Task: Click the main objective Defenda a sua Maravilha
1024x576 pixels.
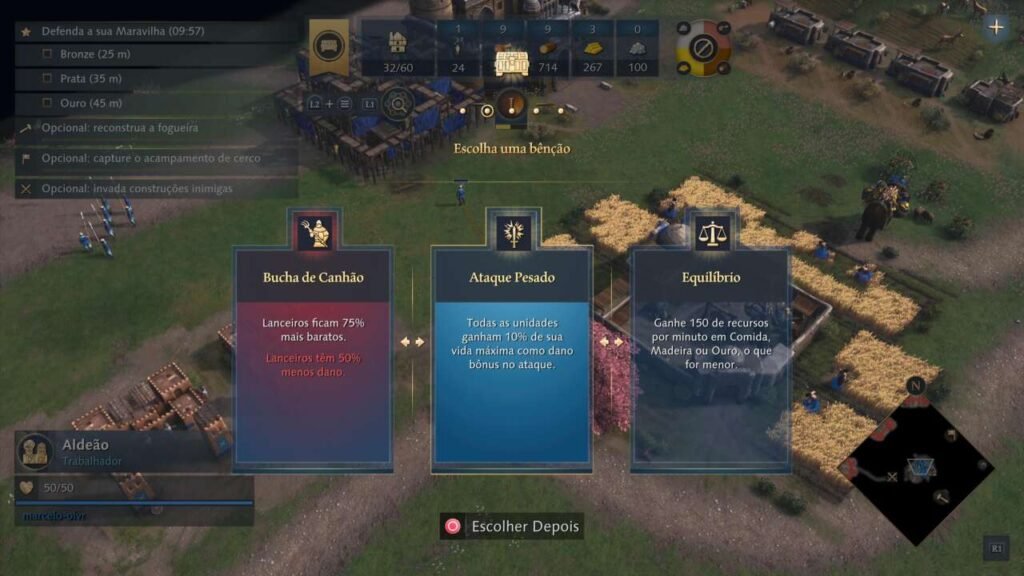Action: [122, 31]
